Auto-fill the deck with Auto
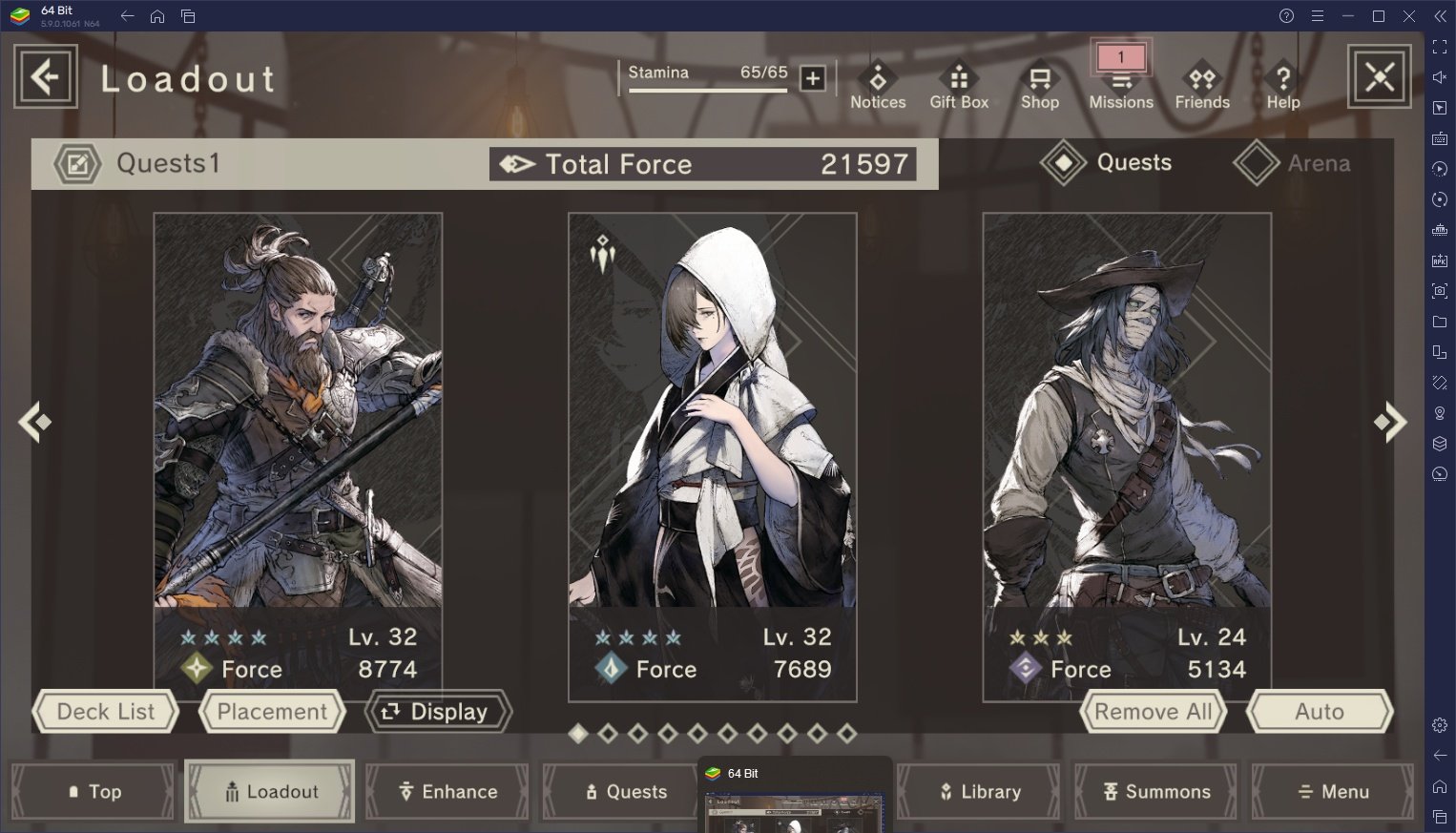The image size is (1456, 833). point(1320,712)
